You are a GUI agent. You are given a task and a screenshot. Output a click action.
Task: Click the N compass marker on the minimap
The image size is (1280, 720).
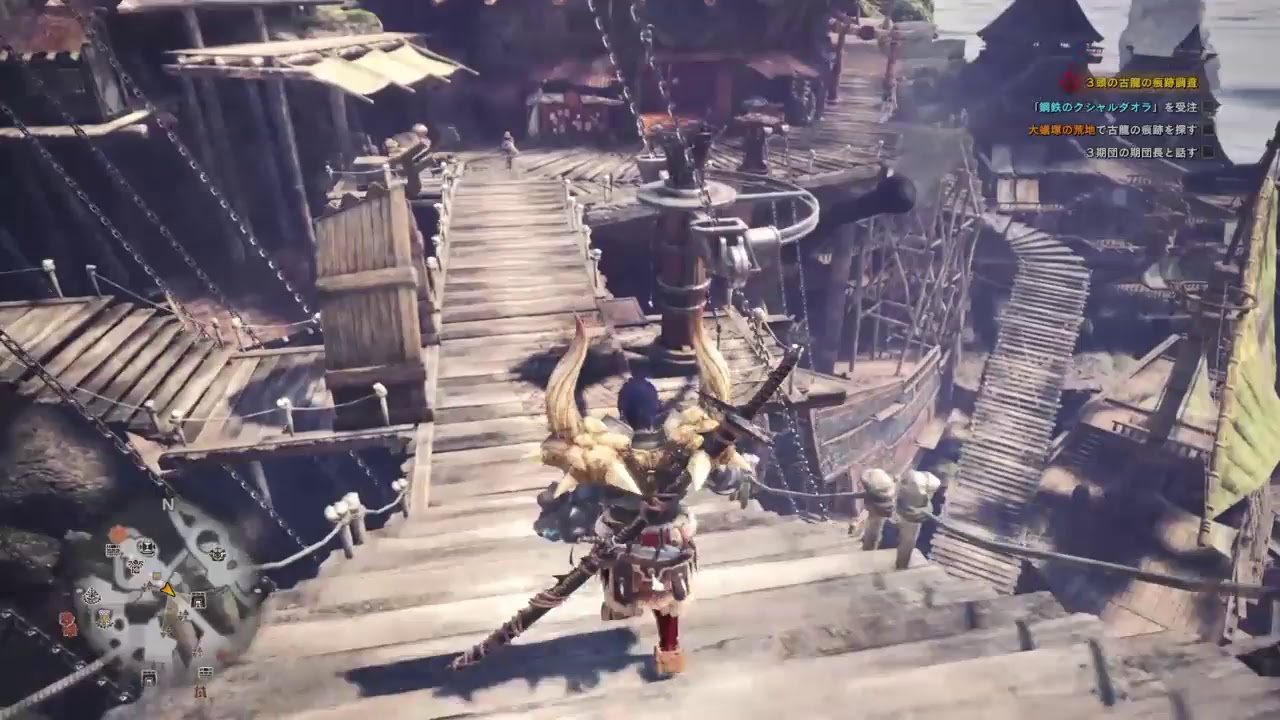[167, 503]
